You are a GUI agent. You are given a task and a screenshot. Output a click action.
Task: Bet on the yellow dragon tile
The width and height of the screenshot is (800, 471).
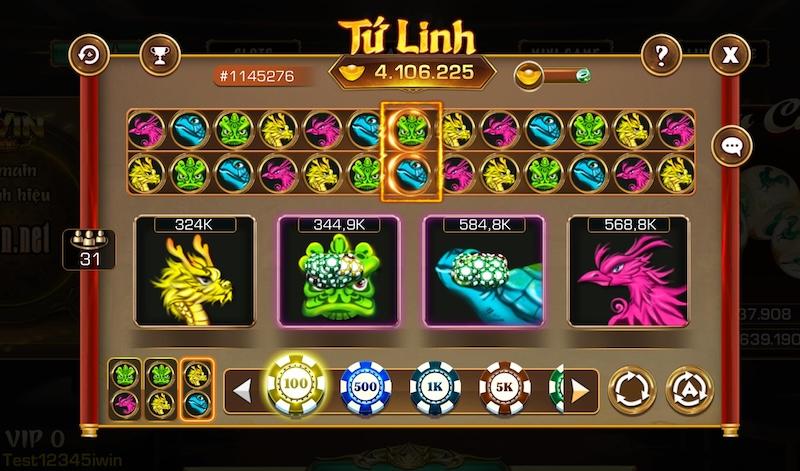[193, 272]
